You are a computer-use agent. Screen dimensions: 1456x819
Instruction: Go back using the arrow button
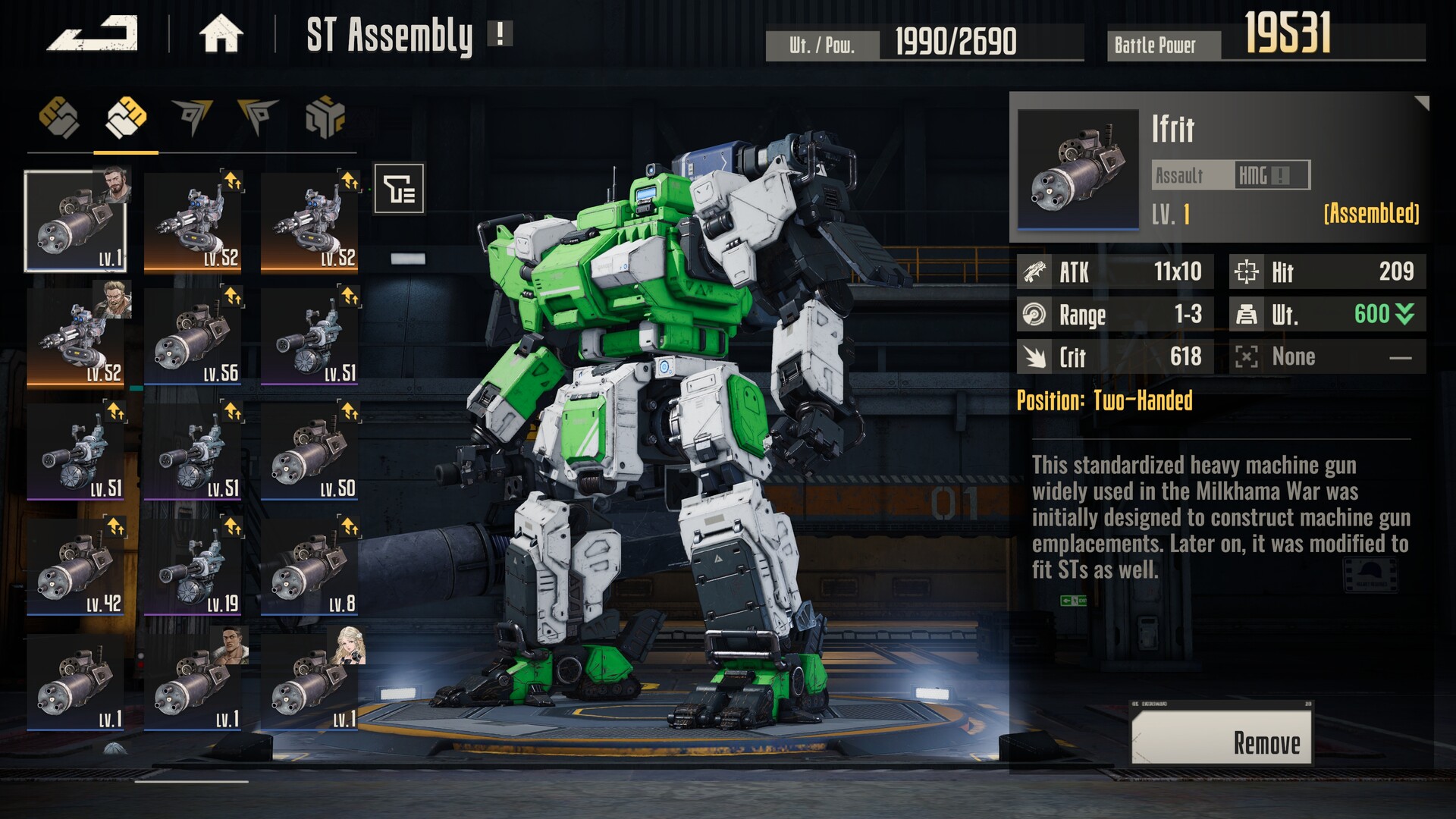tap(92, 34)
